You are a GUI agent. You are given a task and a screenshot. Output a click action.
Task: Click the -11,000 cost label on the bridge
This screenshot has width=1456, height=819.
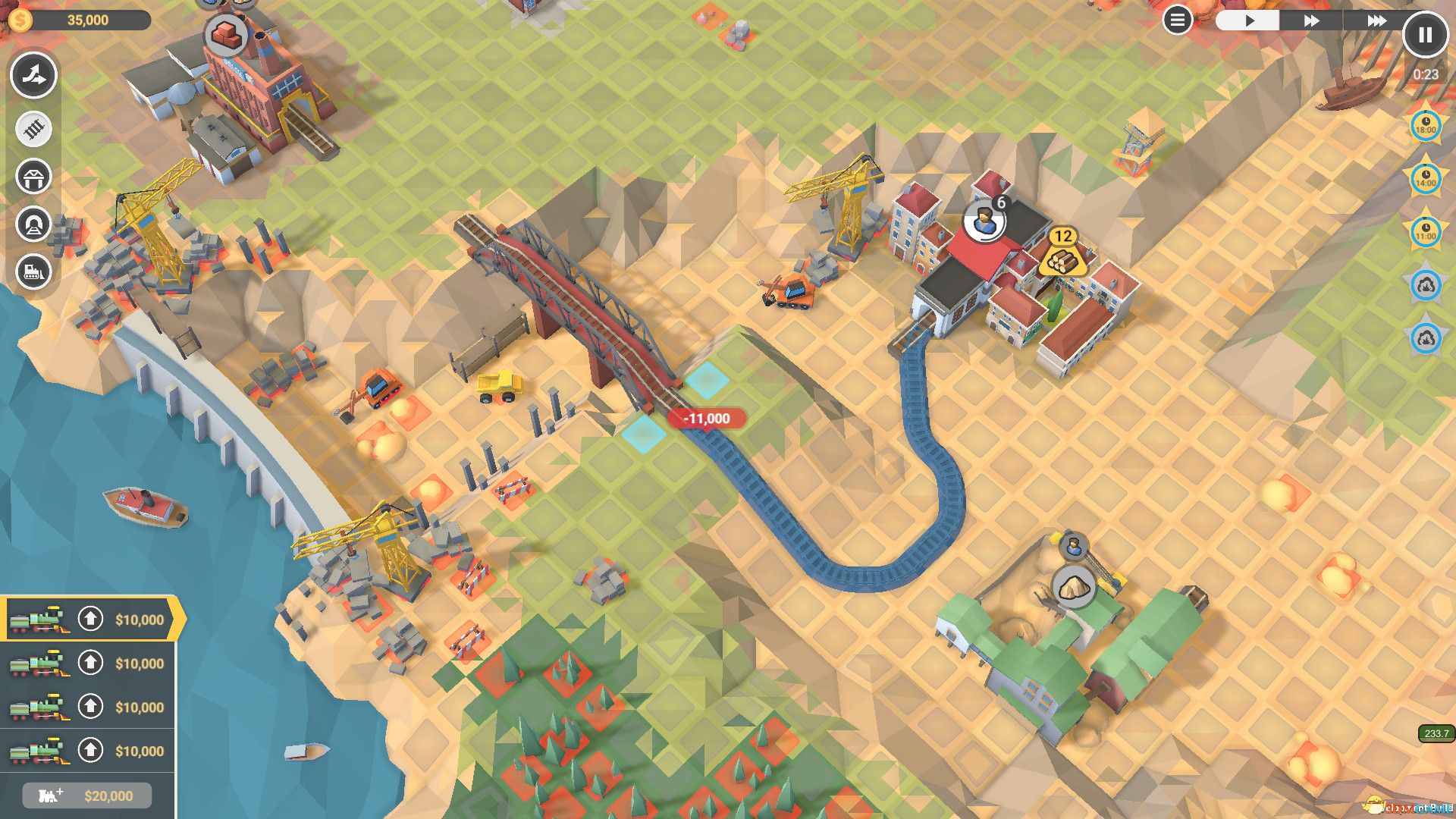[x=707, y=417]
